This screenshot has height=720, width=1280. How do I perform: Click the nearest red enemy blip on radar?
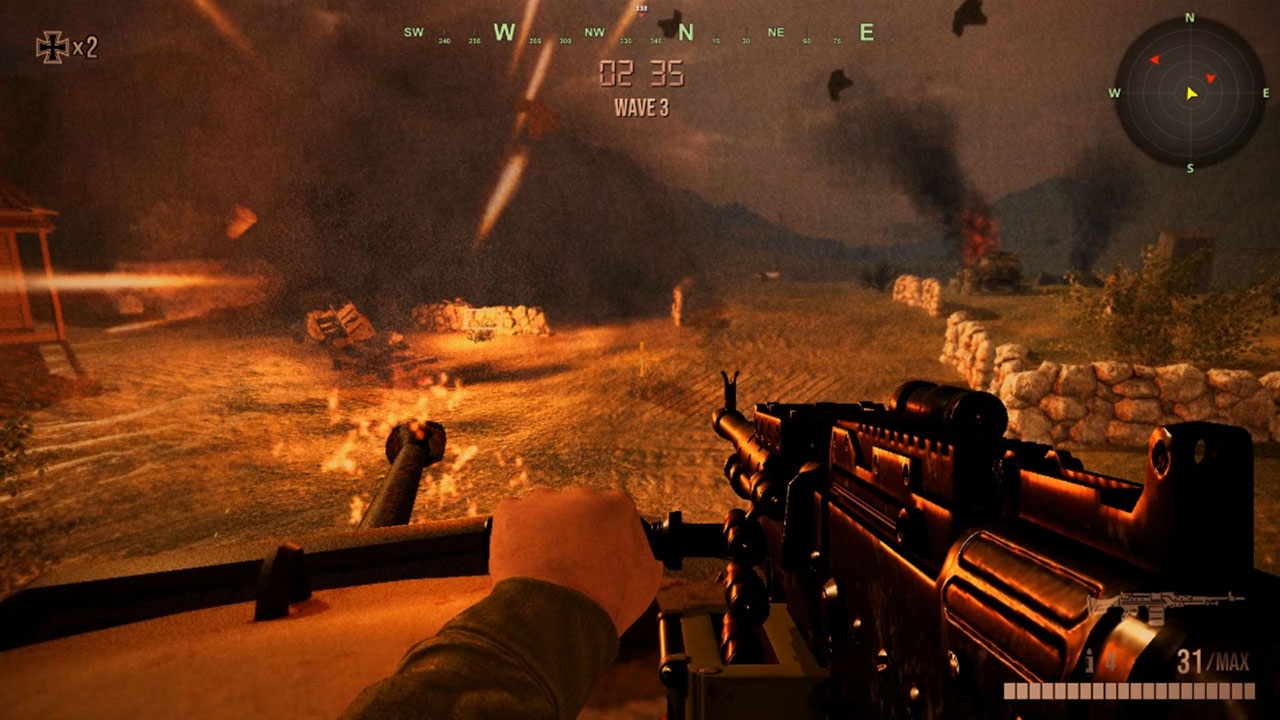(x=1210, y=78)
